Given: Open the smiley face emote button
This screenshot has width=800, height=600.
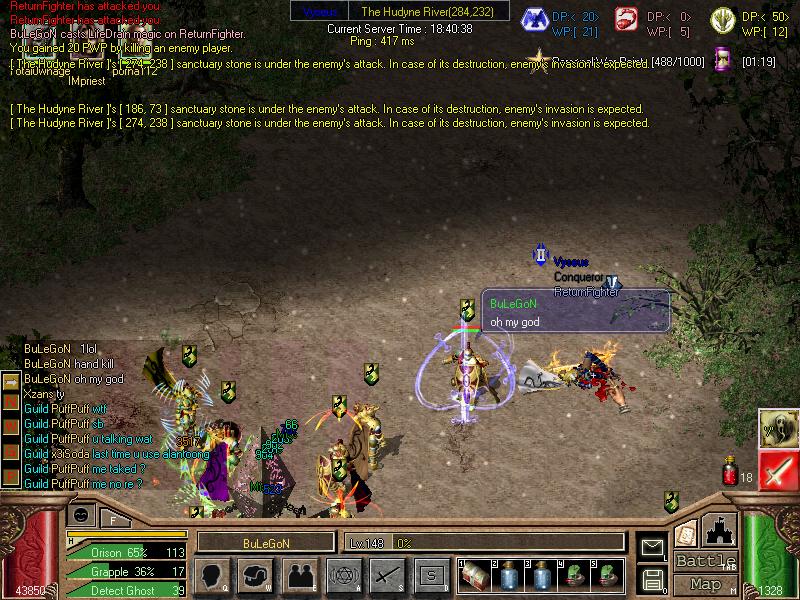Looking at the screenshot, I should (82, 515).
